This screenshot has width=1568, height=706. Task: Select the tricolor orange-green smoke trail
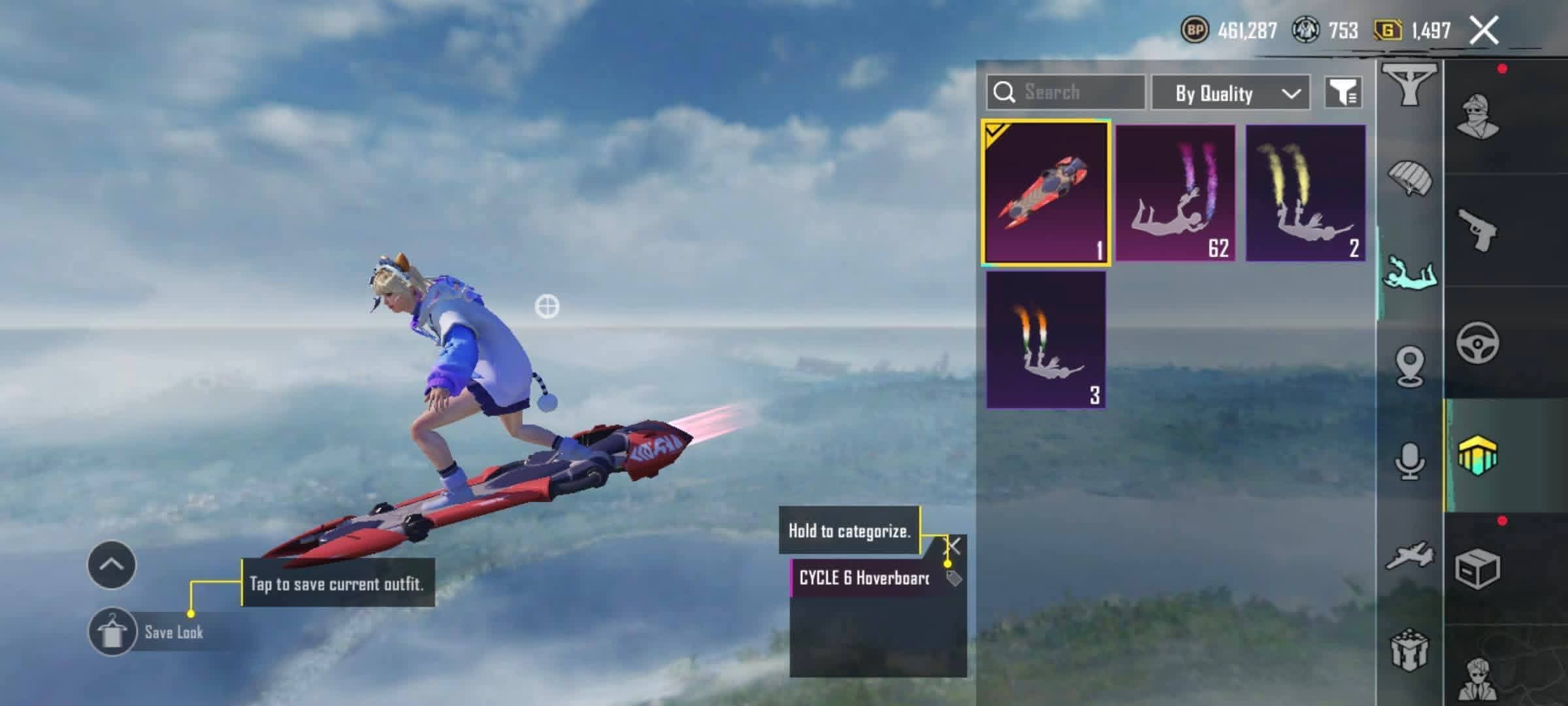tap(1045, 340)
